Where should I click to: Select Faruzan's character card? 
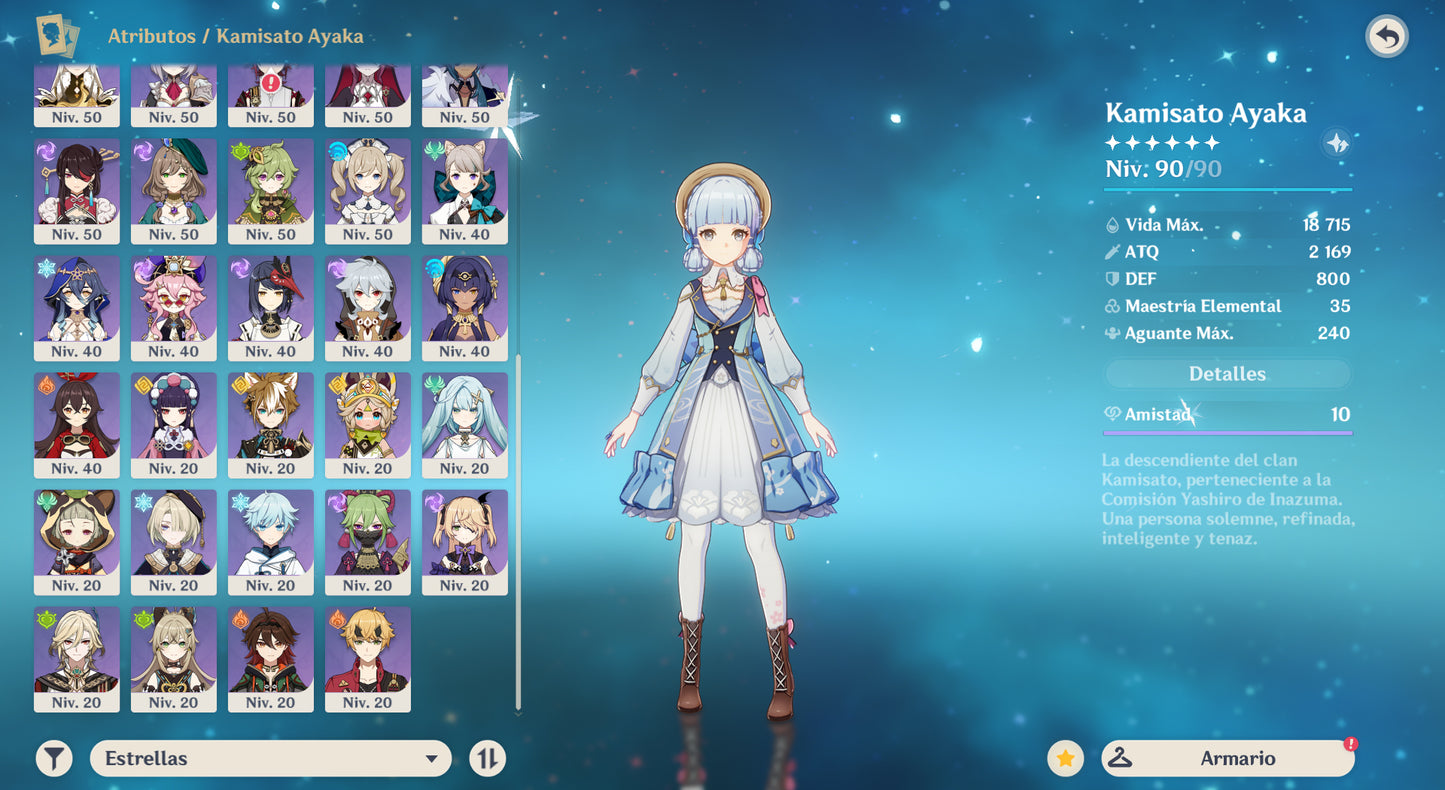(x=465, y=425)
